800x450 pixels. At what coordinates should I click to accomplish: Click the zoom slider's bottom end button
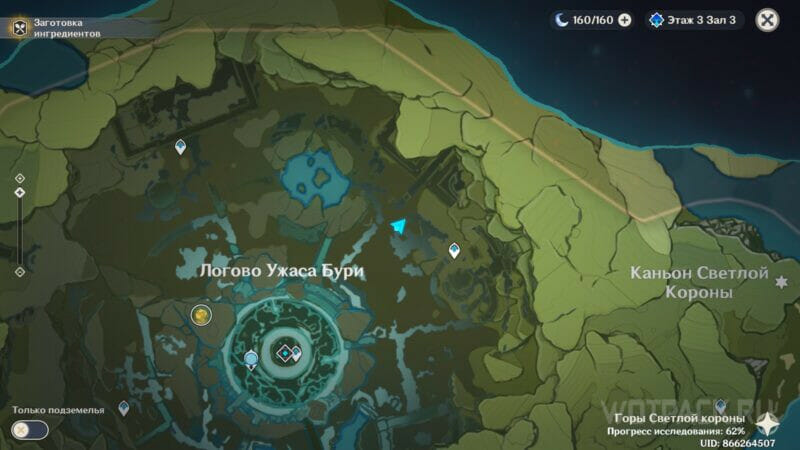point(19,271)
